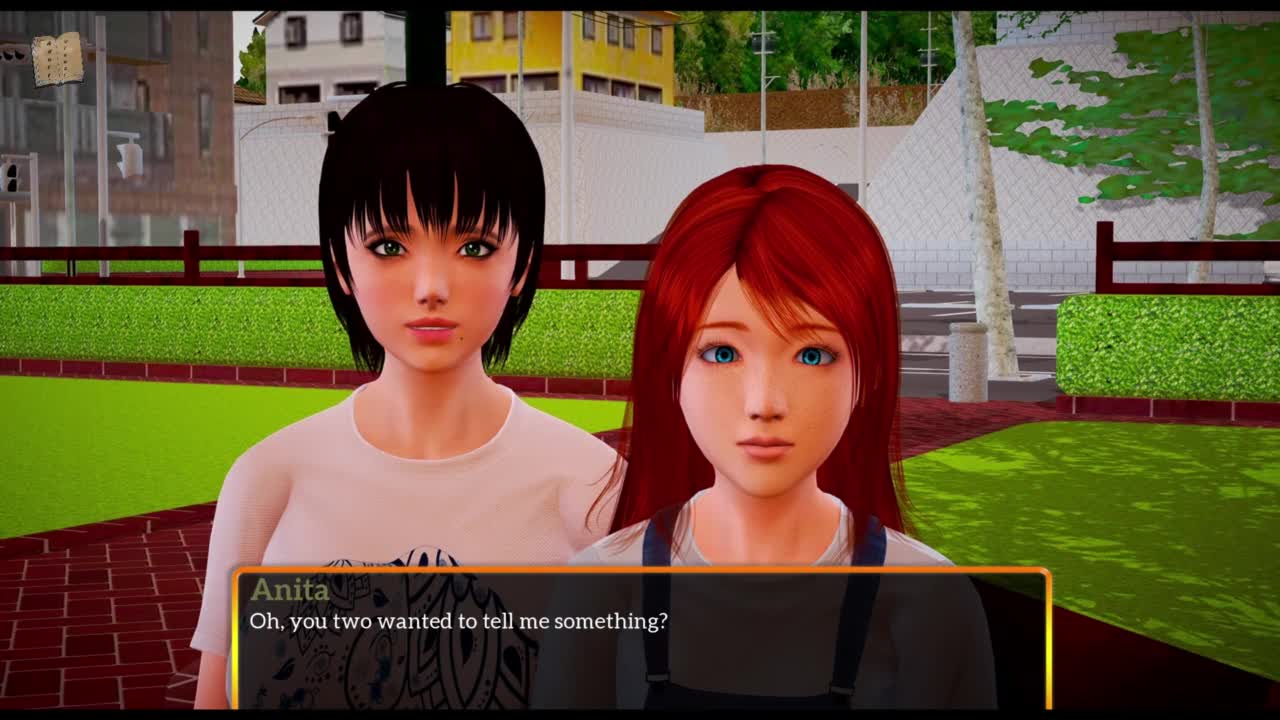
Task: Open the book journal icon
Action: (x=57, y=59)
